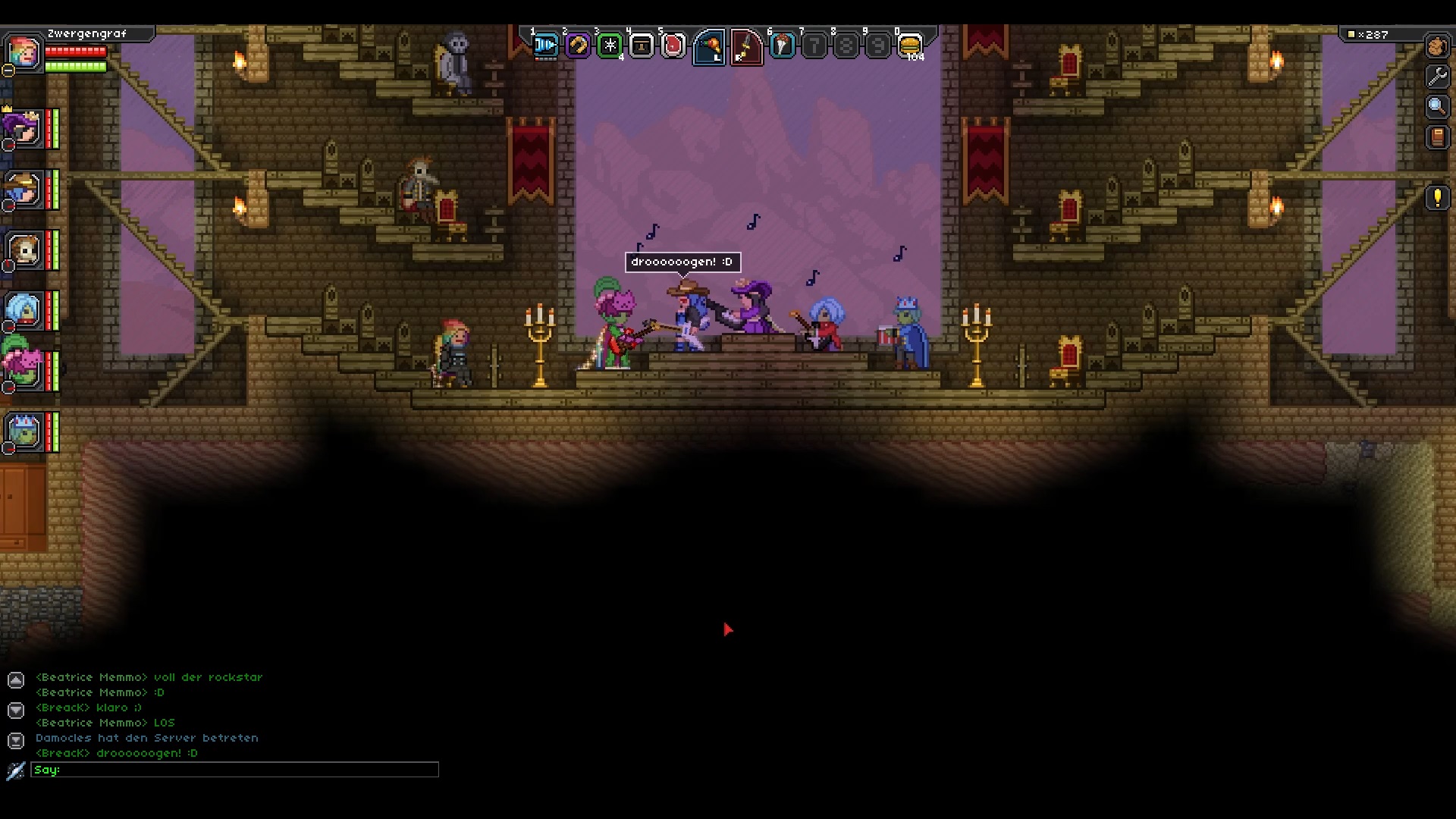This screenshot has width=1456, height=819.
Task: Select the green snowflake hotbar item
Action: click(x=609, y=46)
